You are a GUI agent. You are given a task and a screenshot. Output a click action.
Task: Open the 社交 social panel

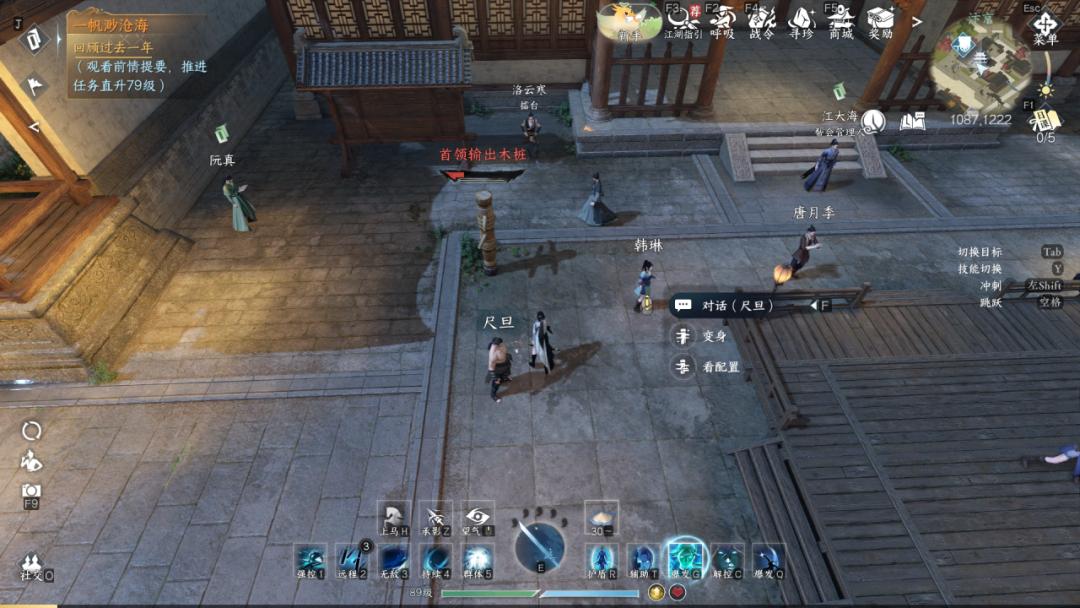[x=32, y=566]
